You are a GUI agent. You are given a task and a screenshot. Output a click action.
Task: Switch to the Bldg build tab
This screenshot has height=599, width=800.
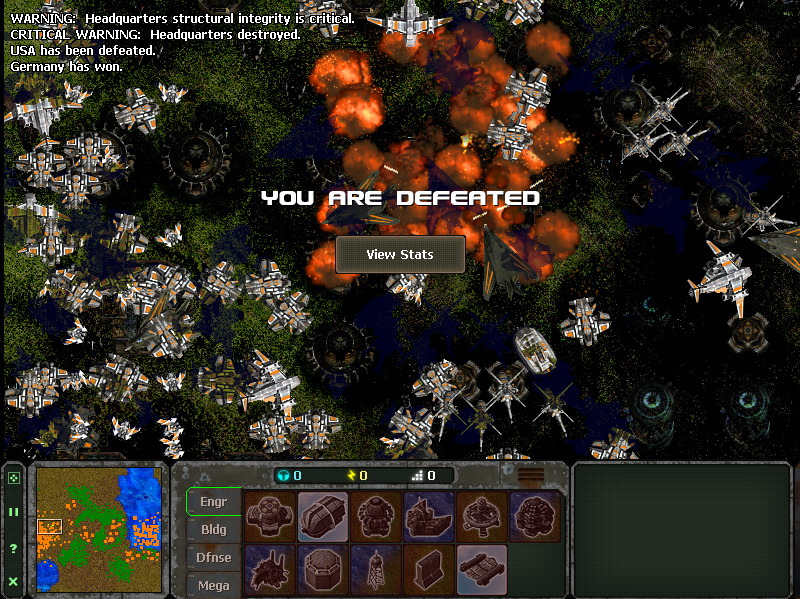(x=214, y=530)
